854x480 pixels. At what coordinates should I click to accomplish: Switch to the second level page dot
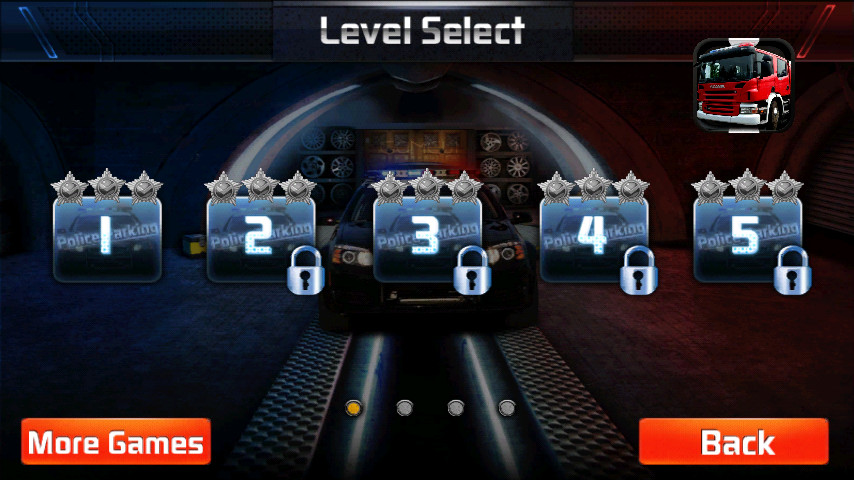(405, 407)
